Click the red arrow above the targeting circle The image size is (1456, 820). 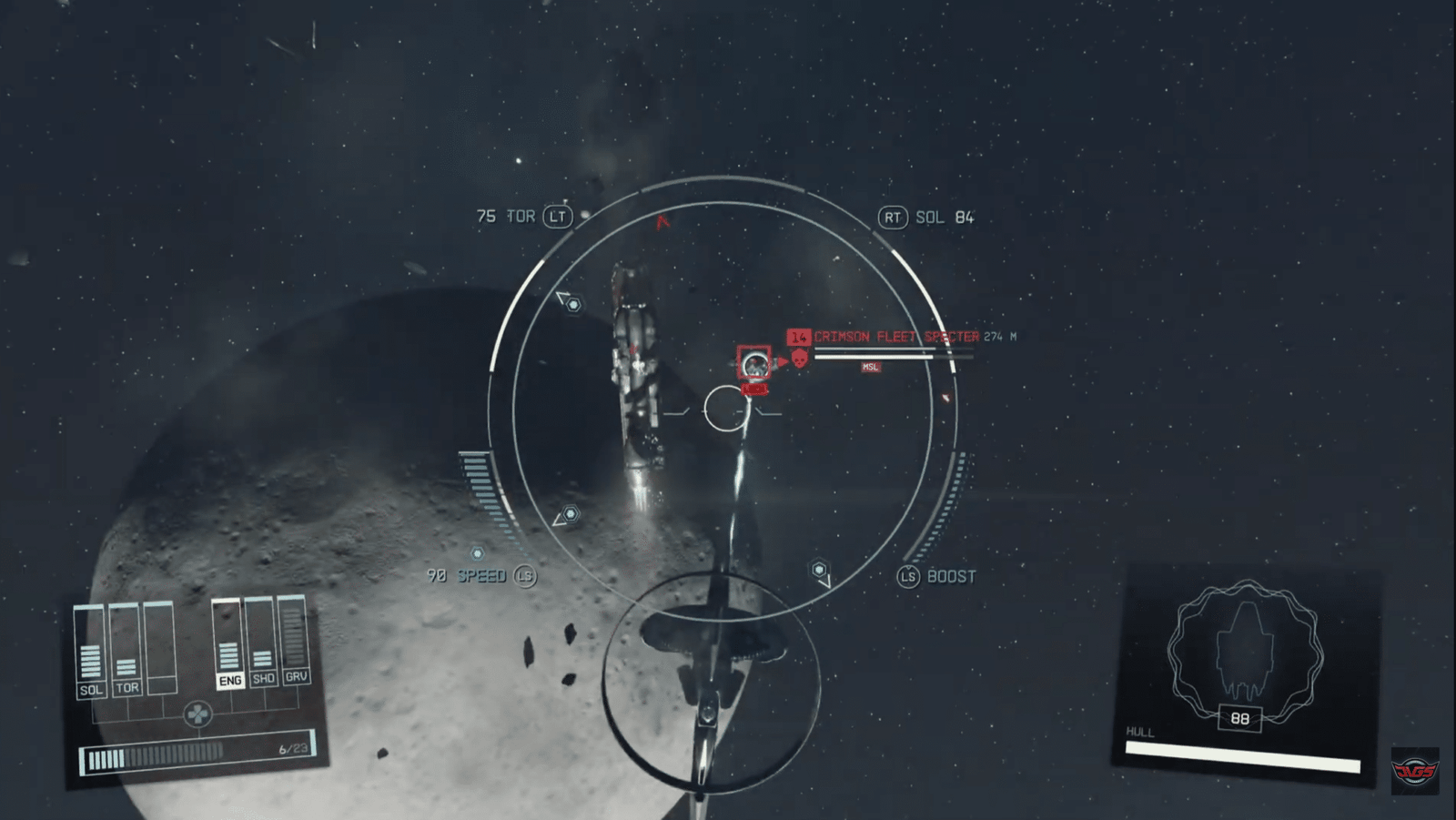(662, 220)
